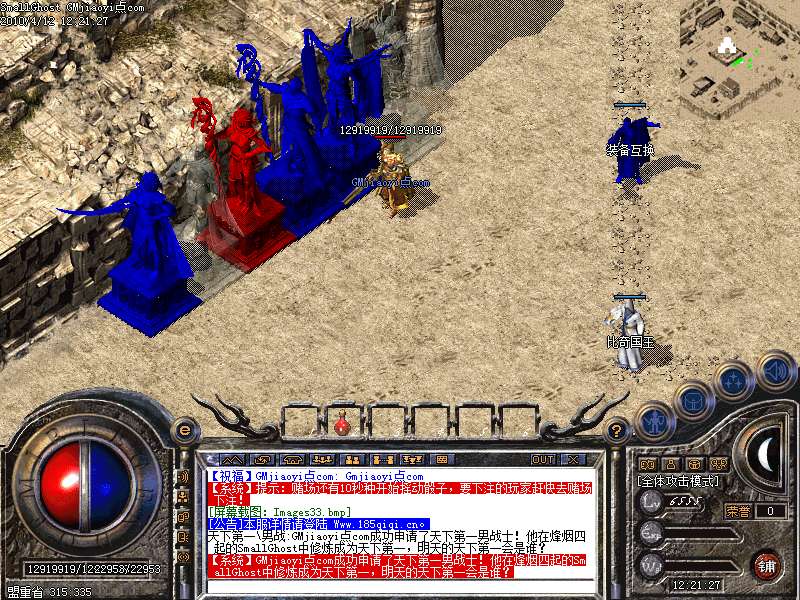Click the OUT button above the chat
Image resolution: width=800 pixels, height=600 pixels.
[x=543, y=459]
